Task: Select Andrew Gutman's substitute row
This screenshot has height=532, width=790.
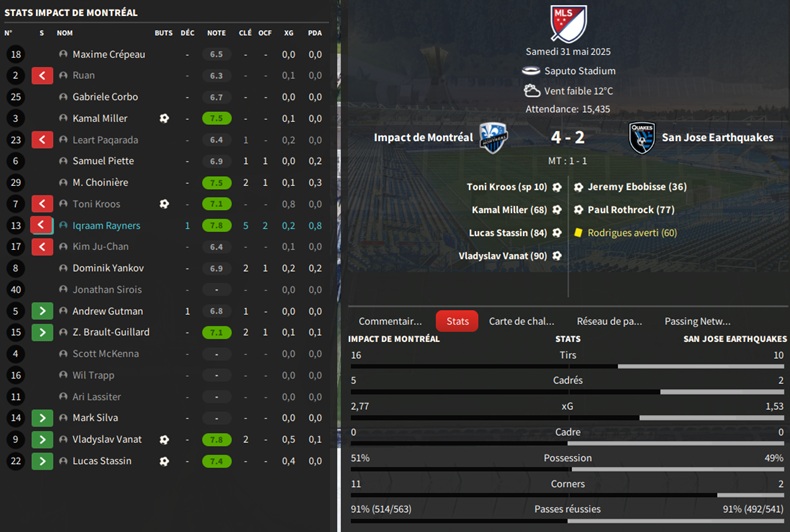Action: [x=109, y=311]
